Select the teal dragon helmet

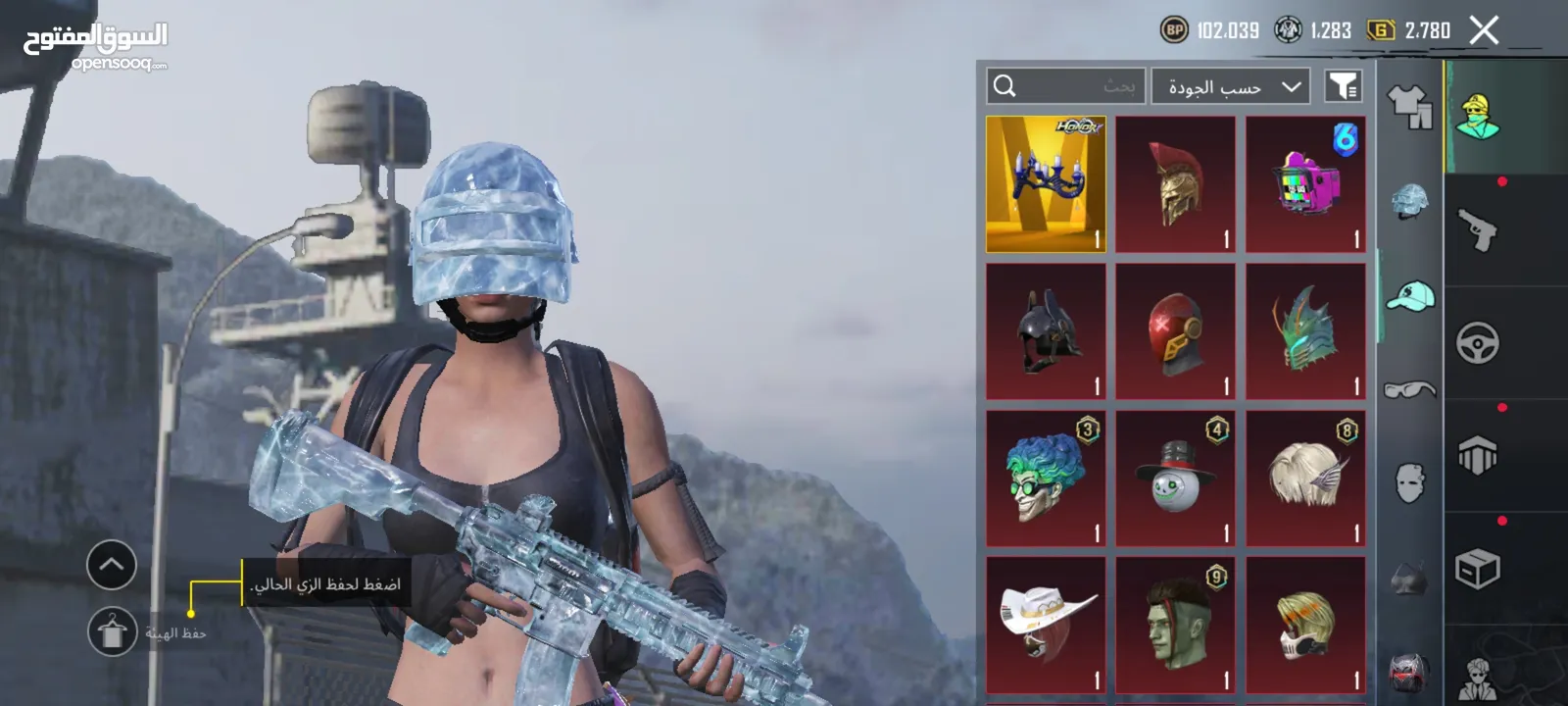tap(1305, 331)
